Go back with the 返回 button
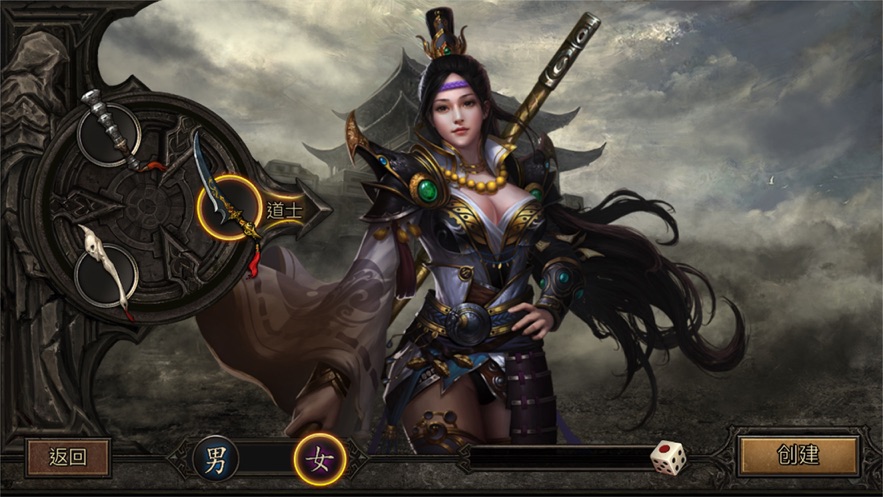883x497 pixels. point(68,457)
